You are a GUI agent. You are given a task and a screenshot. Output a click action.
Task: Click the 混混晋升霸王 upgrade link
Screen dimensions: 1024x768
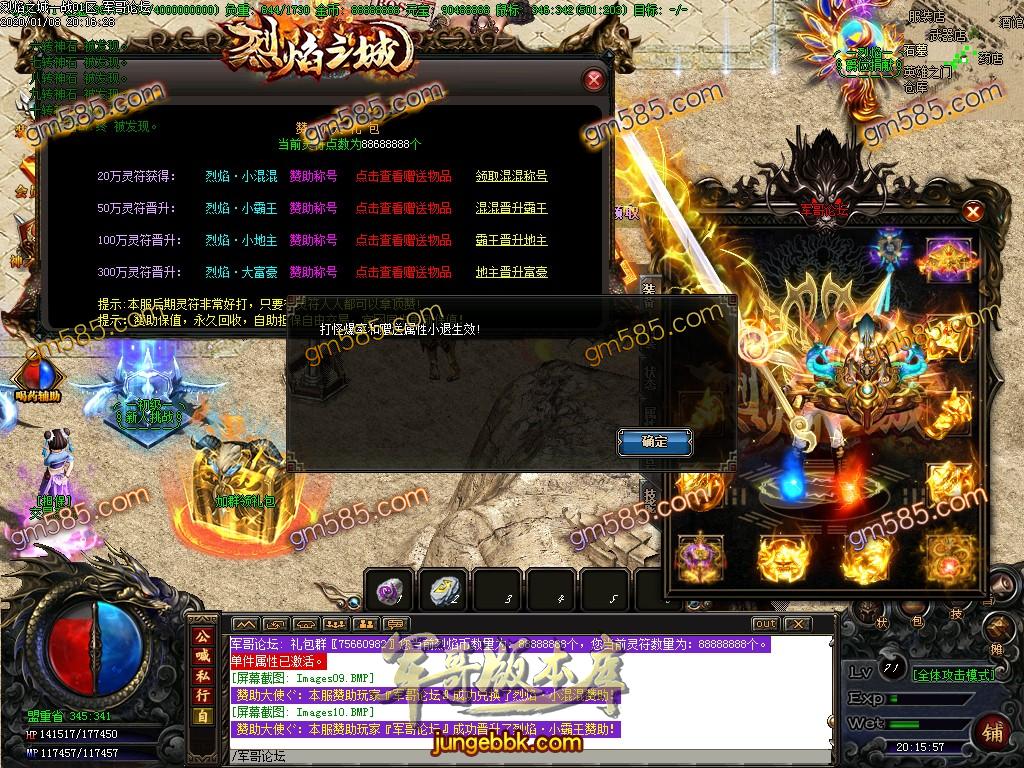pos(511,208)
